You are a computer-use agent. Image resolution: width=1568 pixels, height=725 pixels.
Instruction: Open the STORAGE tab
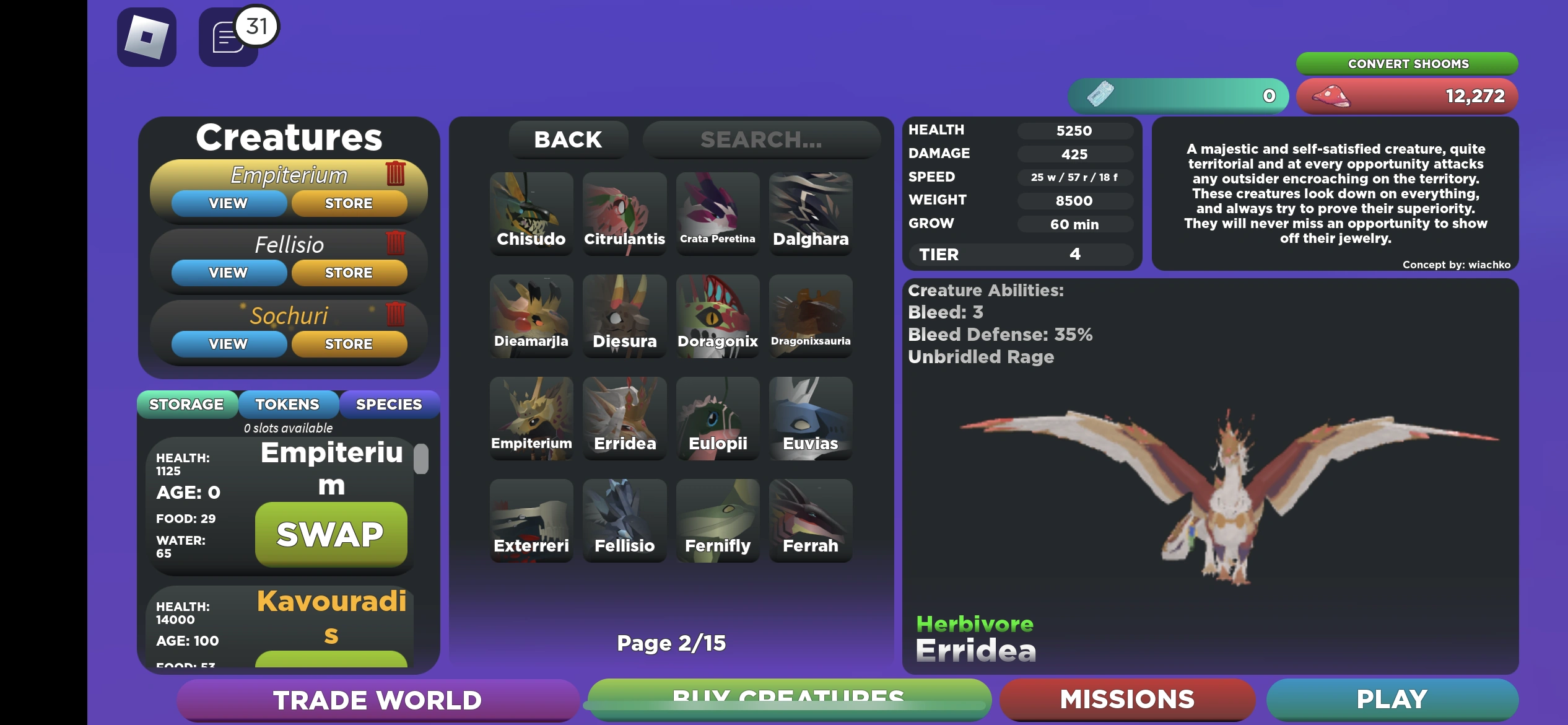(186, 404)
